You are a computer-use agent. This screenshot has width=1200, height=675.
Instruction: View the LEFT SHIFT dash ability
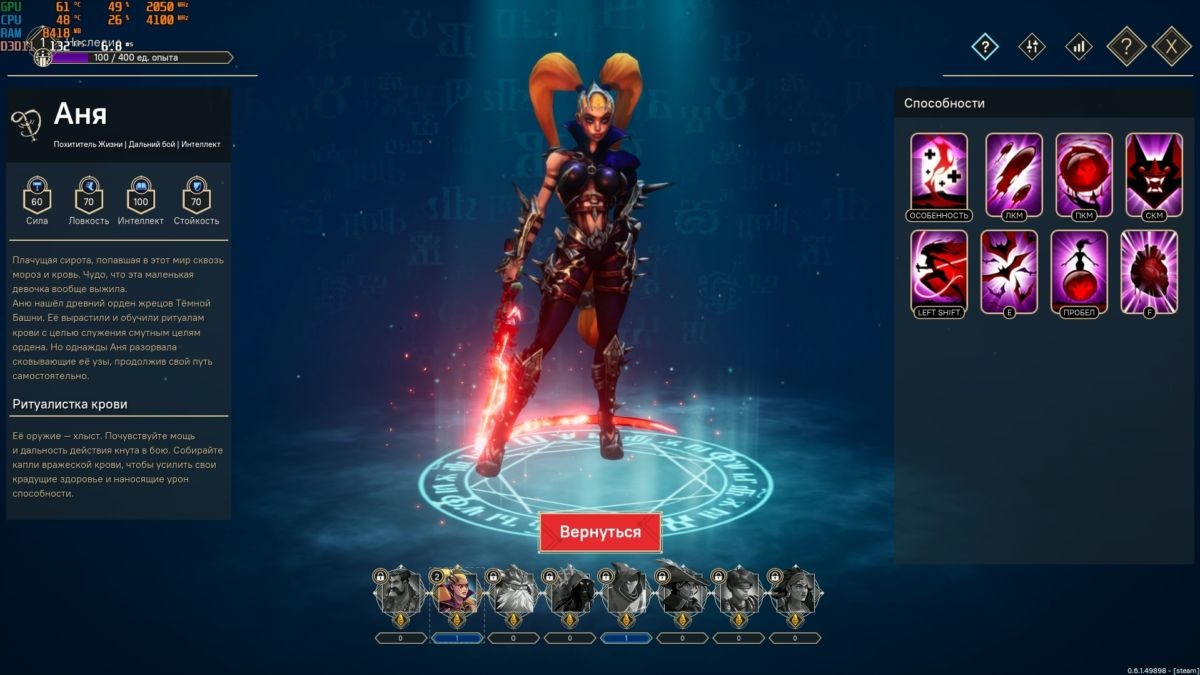tap(939, 270)
